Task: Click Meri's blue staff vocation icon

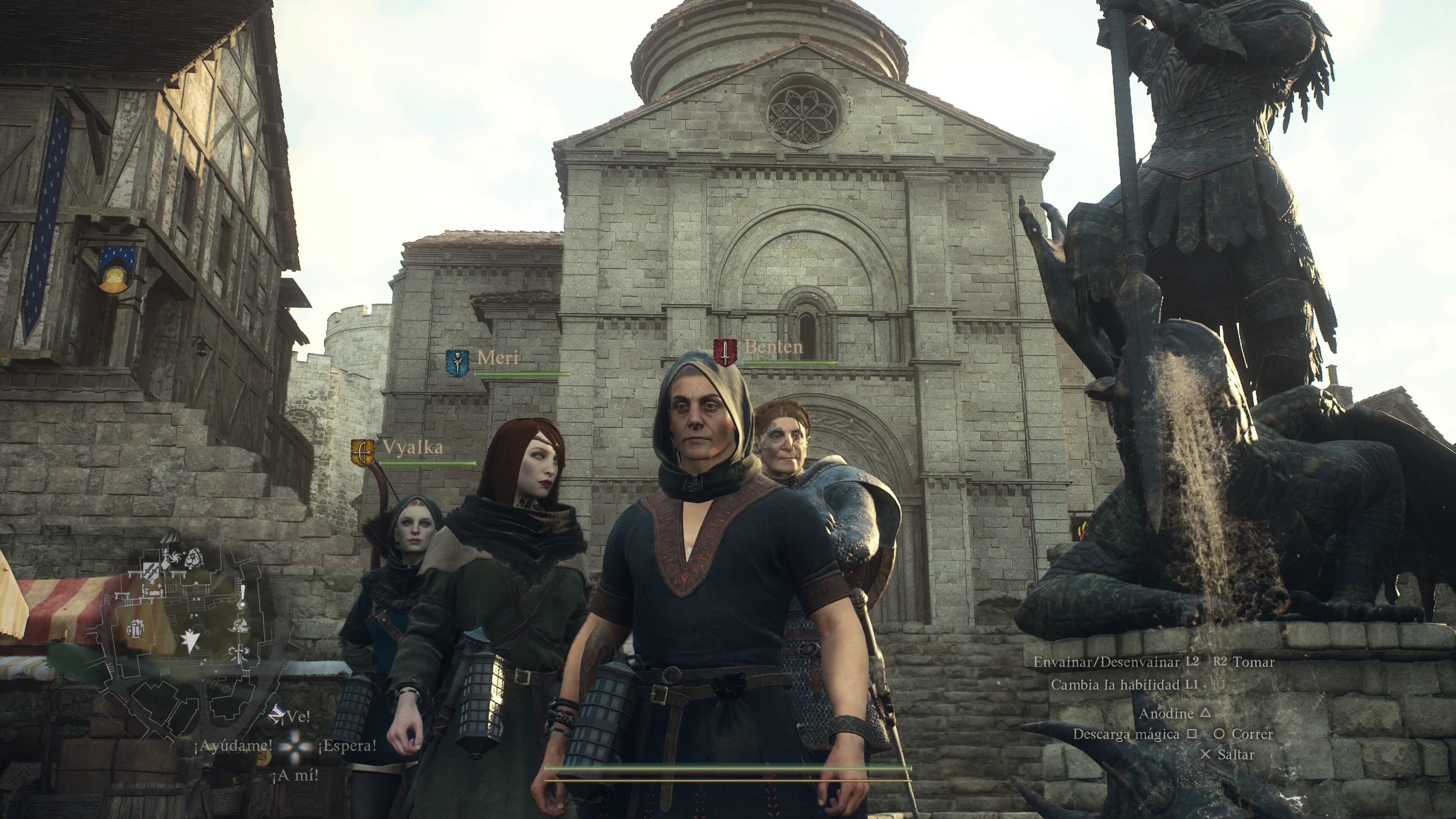Action: coord(457,363)
